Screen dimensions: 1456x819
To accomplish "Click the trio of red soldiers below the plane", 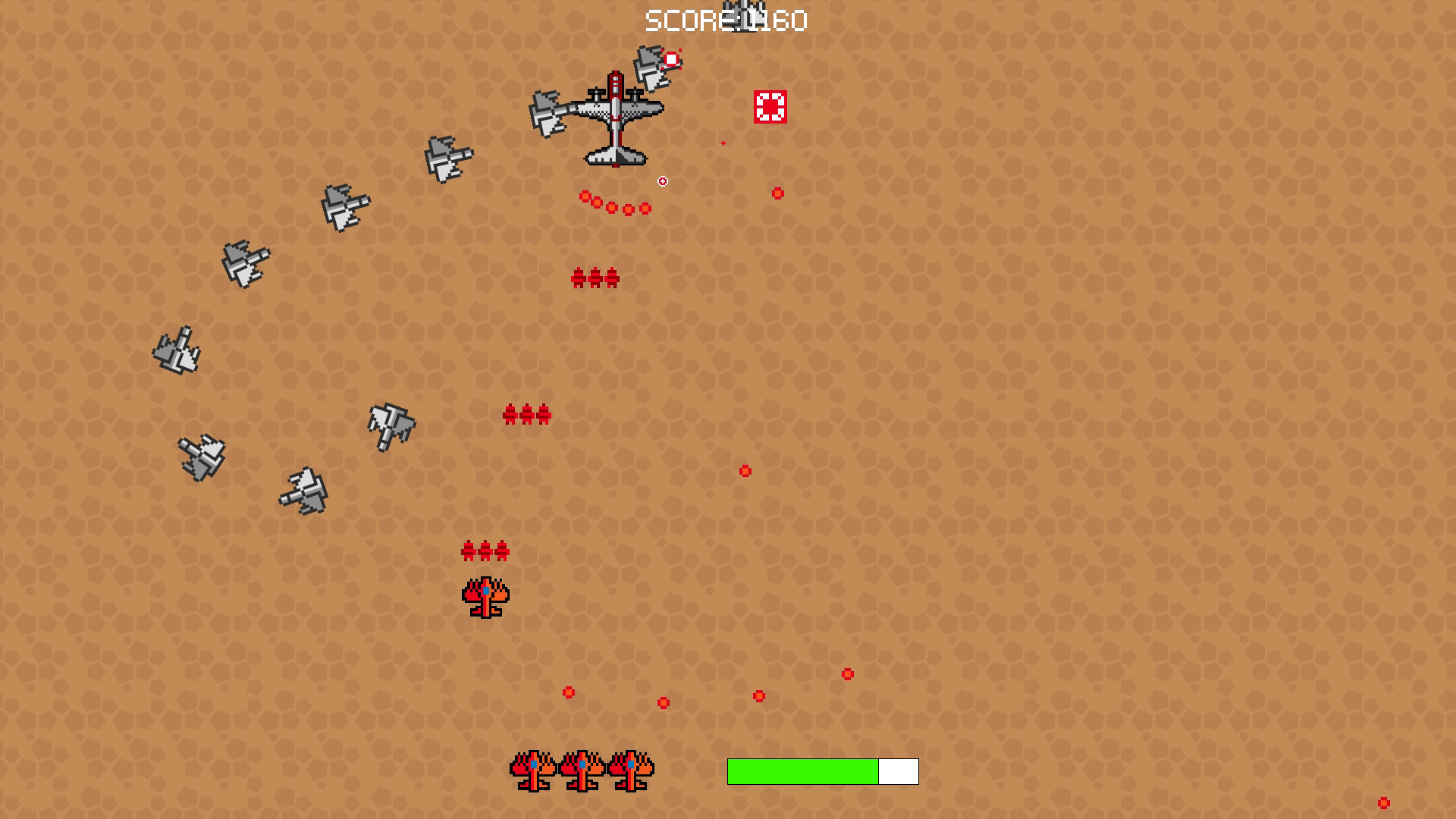I will coord(594,278).
